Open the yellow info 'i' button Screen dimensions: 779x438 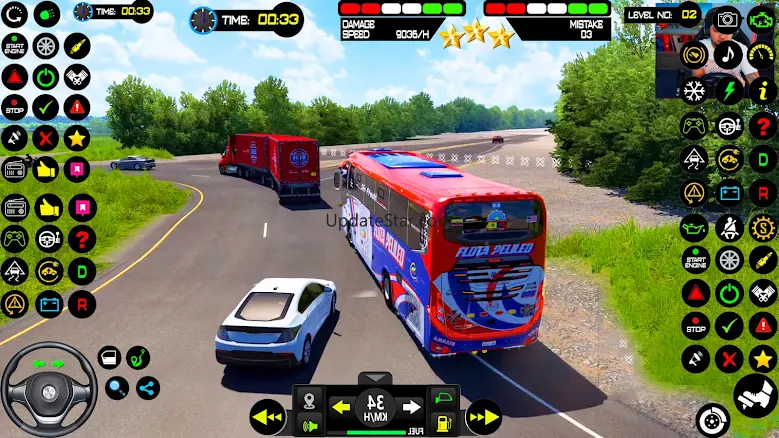pyautogui.click(x=763, y=90)
